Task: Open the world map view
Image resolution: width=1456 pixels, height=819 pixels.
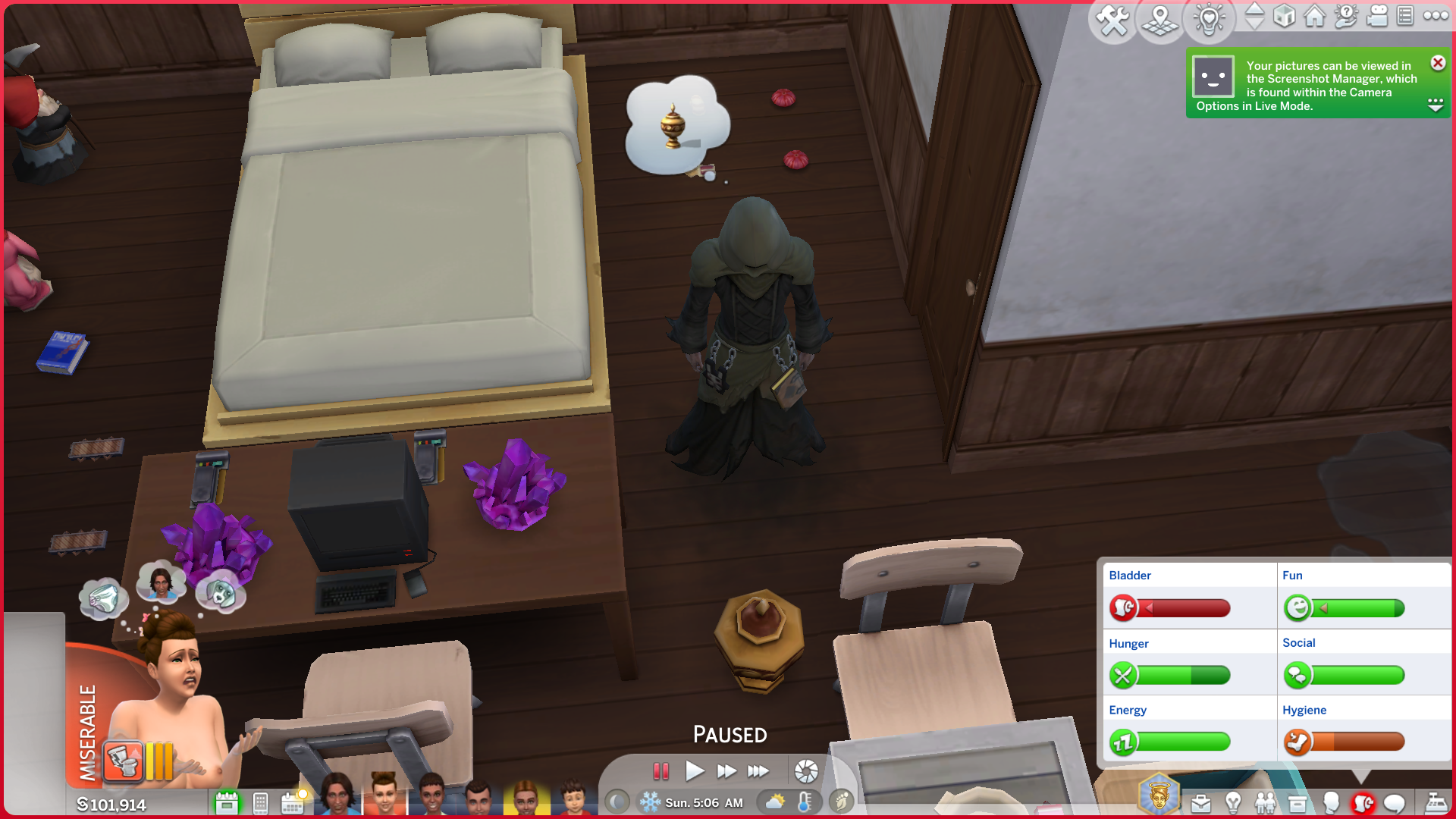Action: (1160, 20)
